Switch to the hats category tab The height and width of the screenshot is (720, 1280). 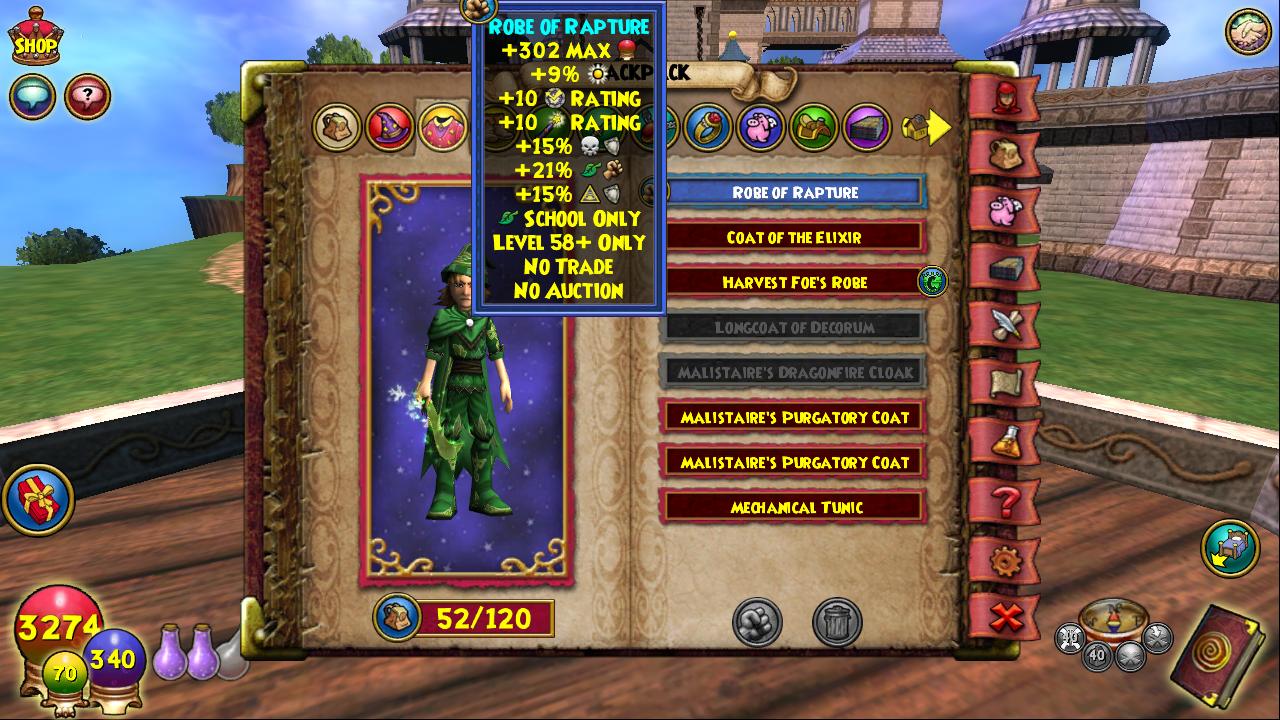pyautogui.click(x=390, y=127)
